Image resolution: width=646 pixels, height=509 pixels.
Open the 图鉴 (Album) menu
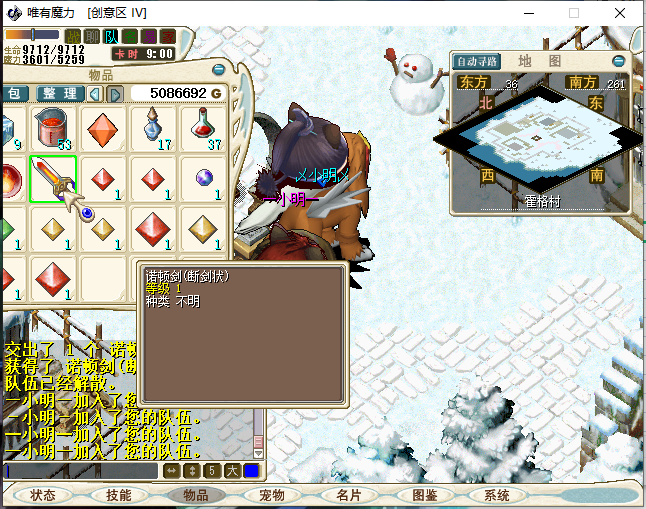pyautogui.click(x=424, y=495)
